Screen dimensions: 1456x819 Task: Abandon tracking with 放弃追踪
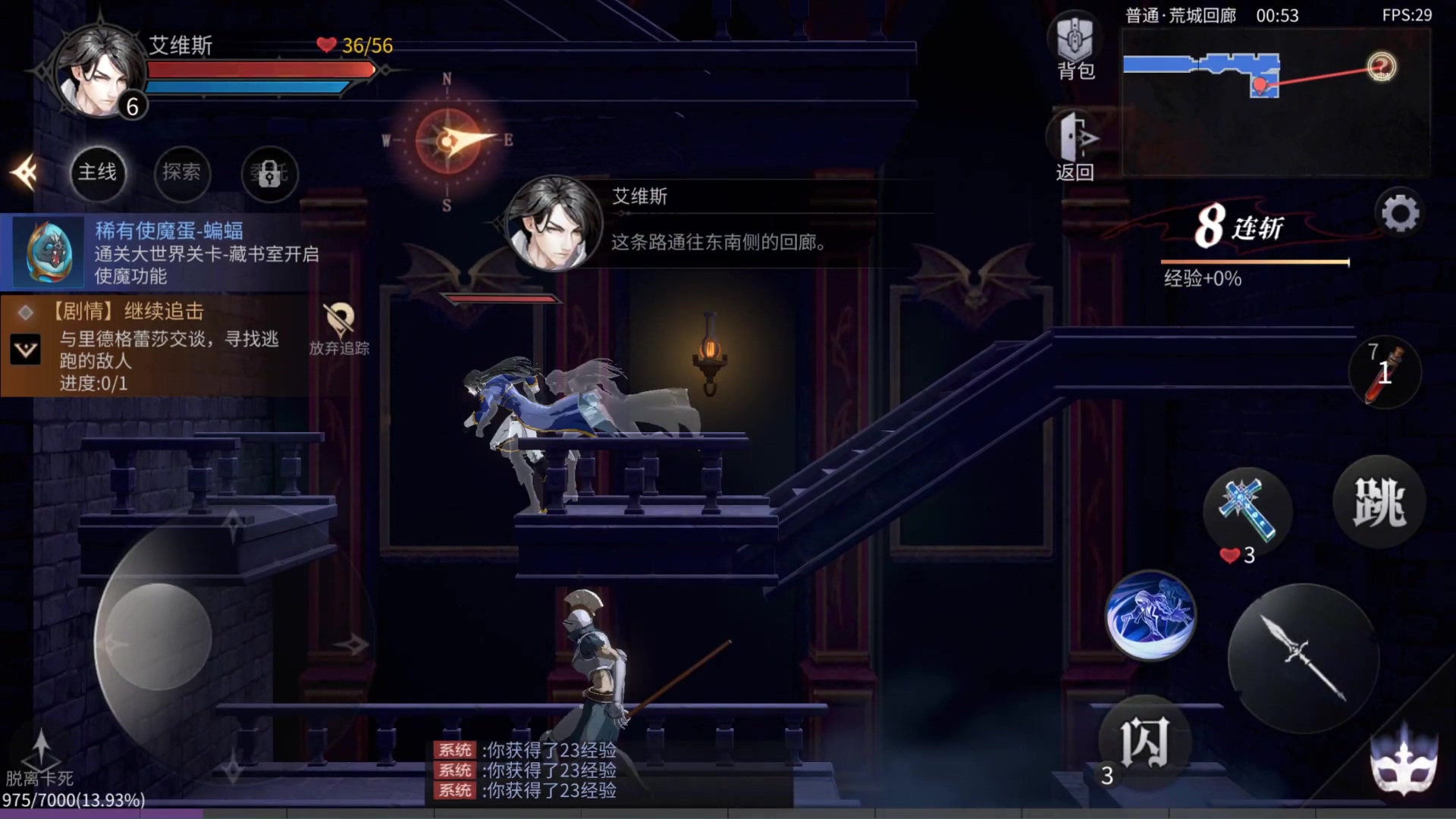339,329
